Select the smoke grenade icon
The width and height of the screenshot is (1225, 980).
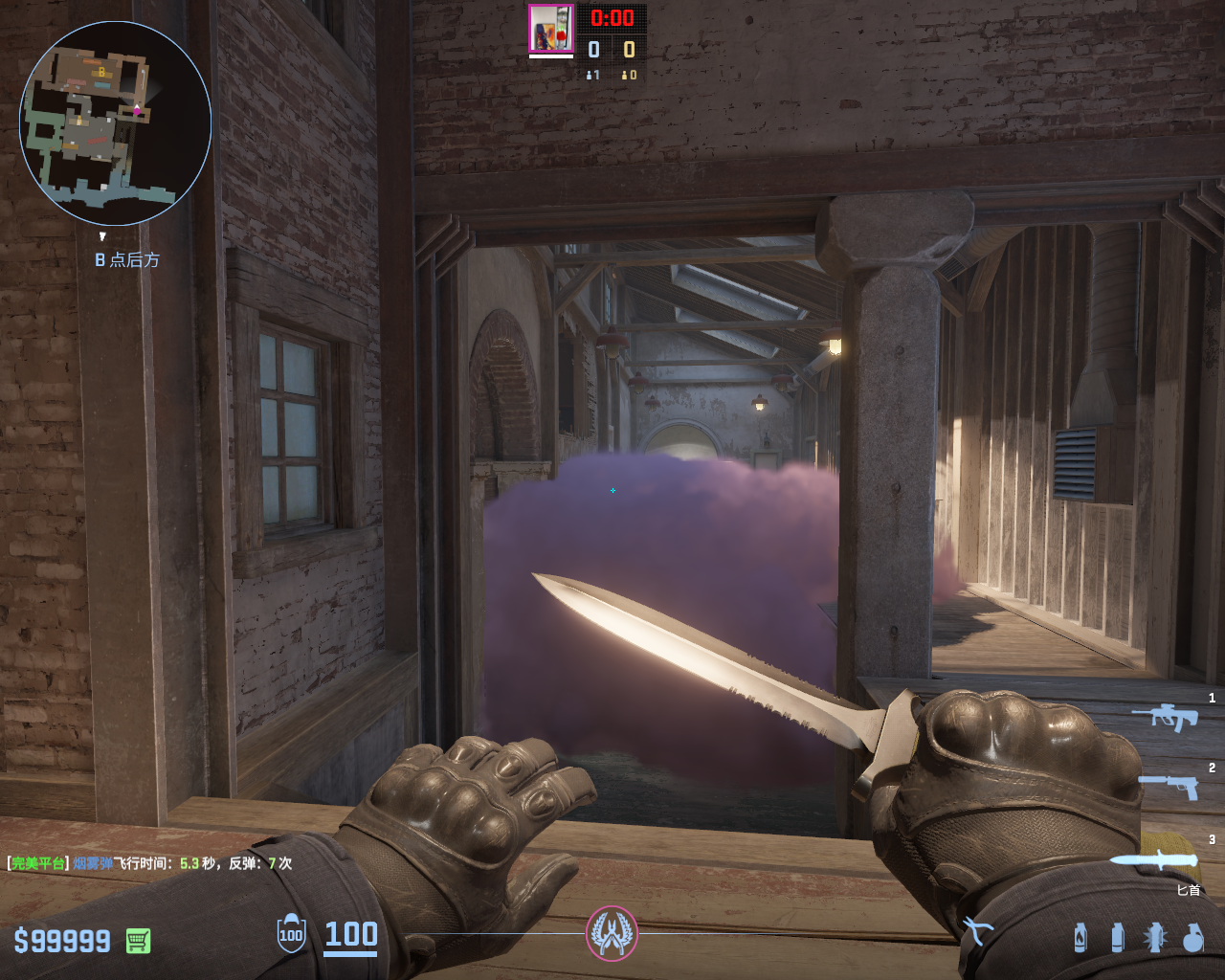(1117, 937)
